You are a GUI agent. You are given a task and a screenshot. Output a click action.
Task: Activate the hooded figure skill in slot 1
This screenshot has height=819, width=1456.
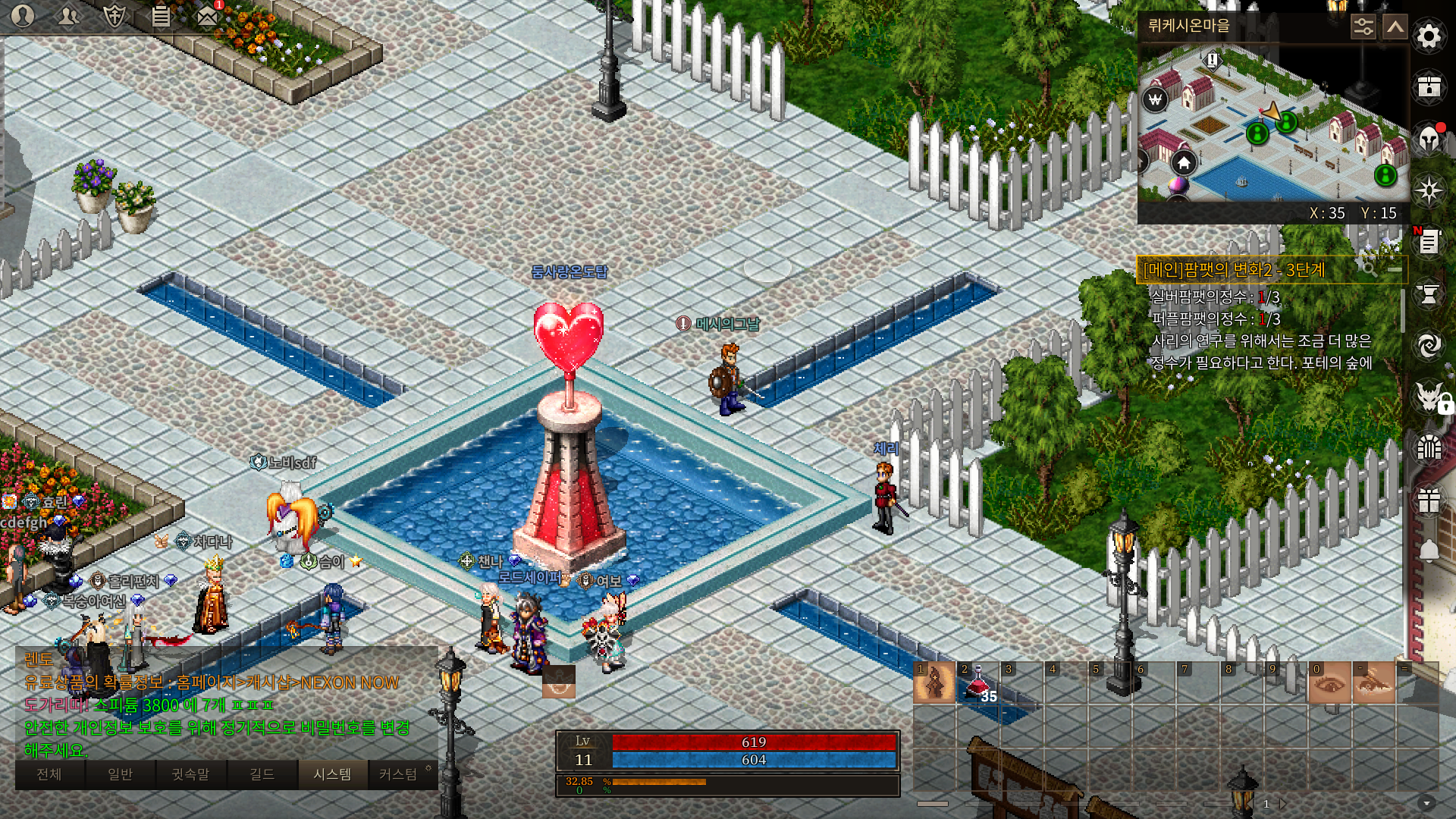pyautogui.click(x=934, y=683)
